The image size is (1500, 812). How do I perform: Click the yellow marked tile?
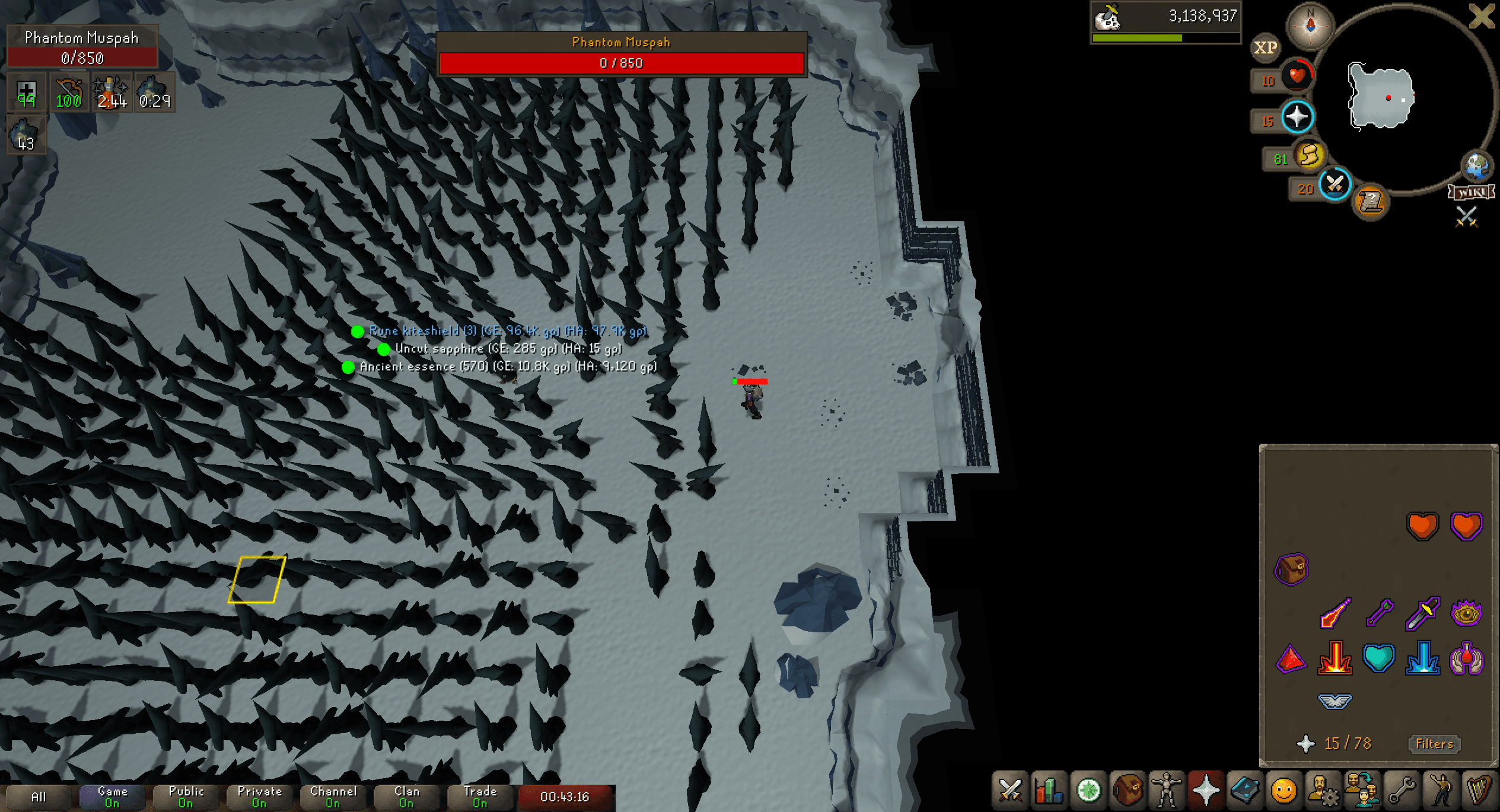click(x=258, y=578)
